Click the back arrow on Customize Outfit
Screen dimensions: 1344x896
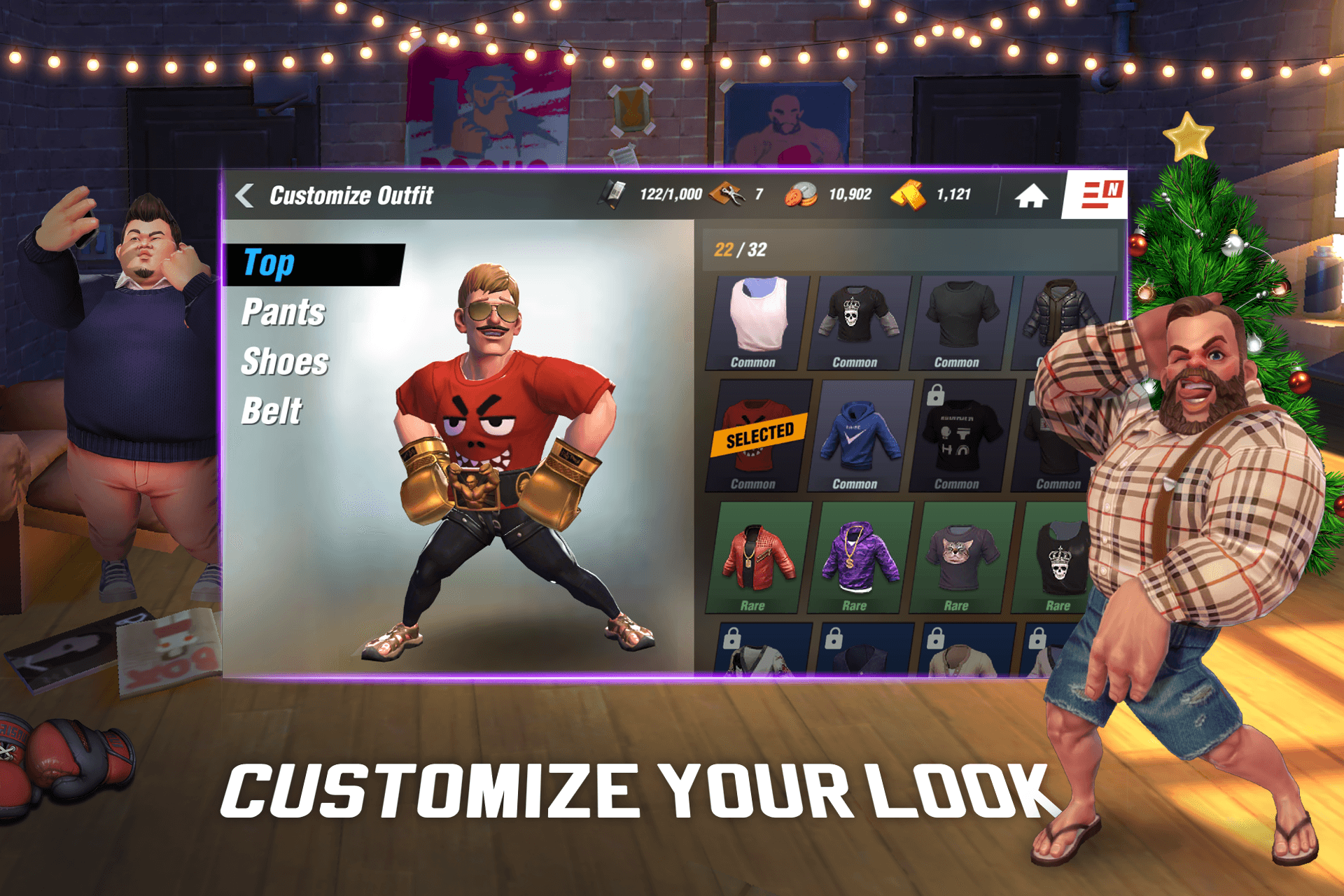point(243,194)
